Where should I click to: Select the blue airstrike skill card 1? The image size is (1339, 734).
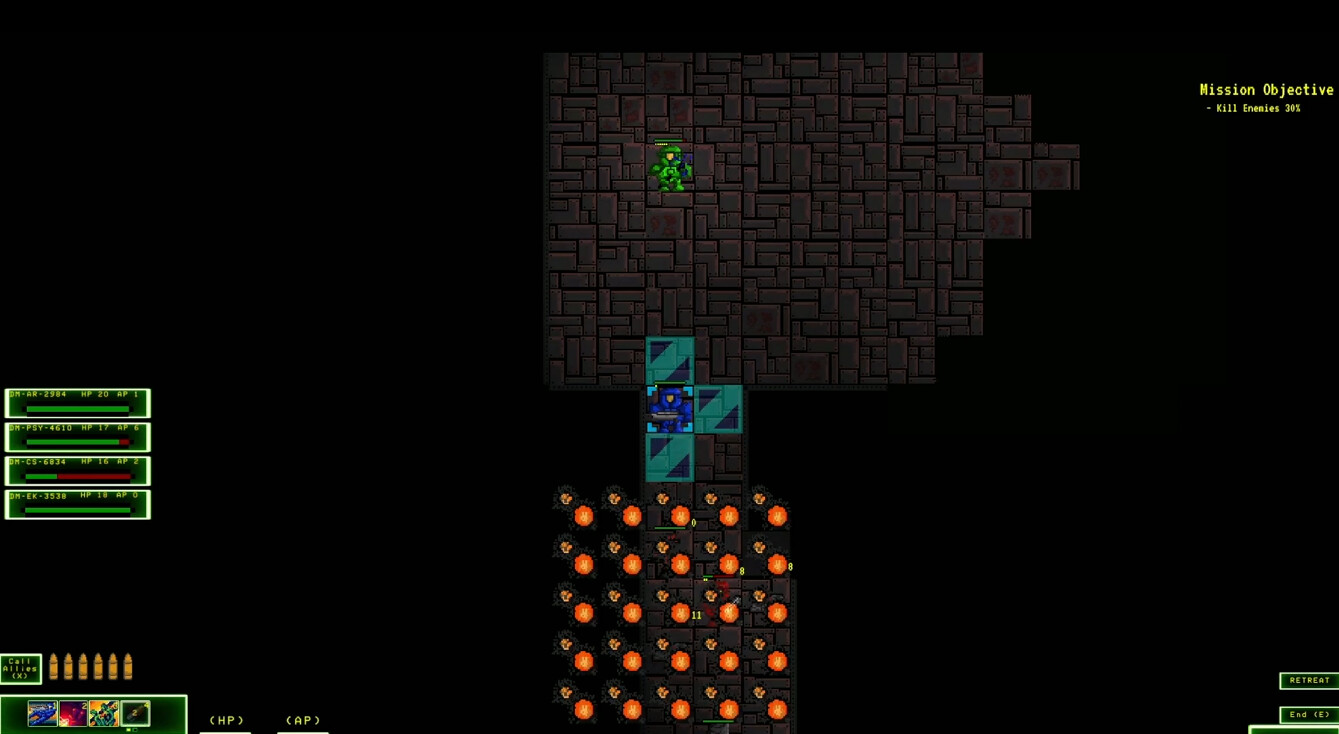point(41,713)
